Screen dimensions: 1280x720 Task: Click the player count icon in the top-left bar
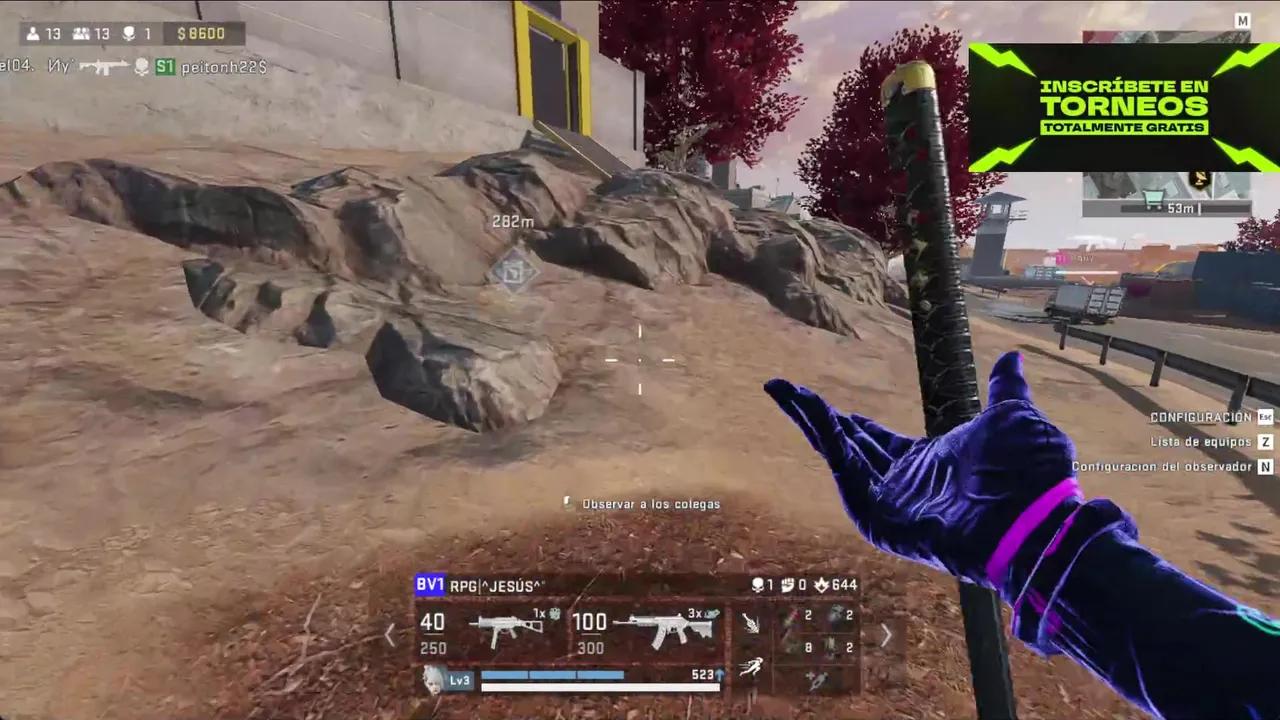click(x=33, y=33)
